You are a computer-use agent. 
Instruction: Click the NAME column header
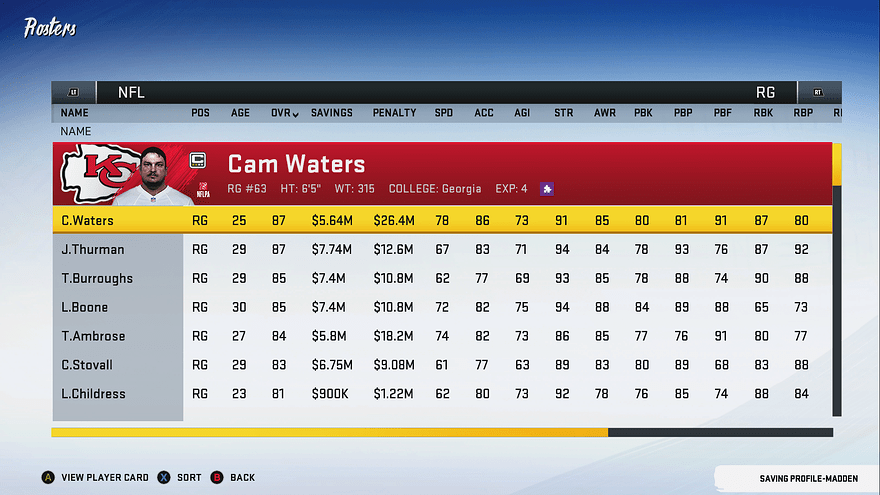(x=75, y=113)
